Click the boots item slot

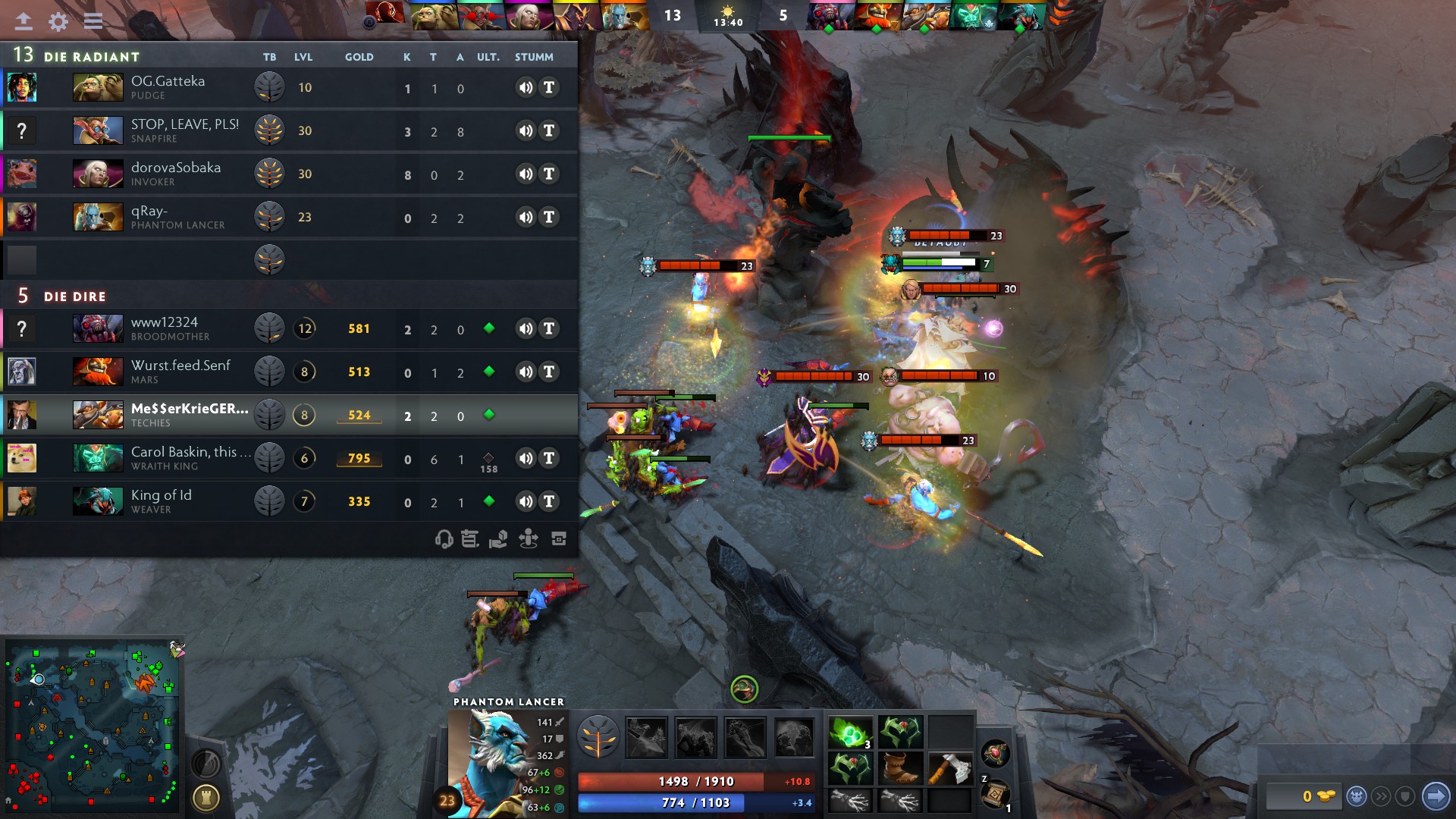900,768
